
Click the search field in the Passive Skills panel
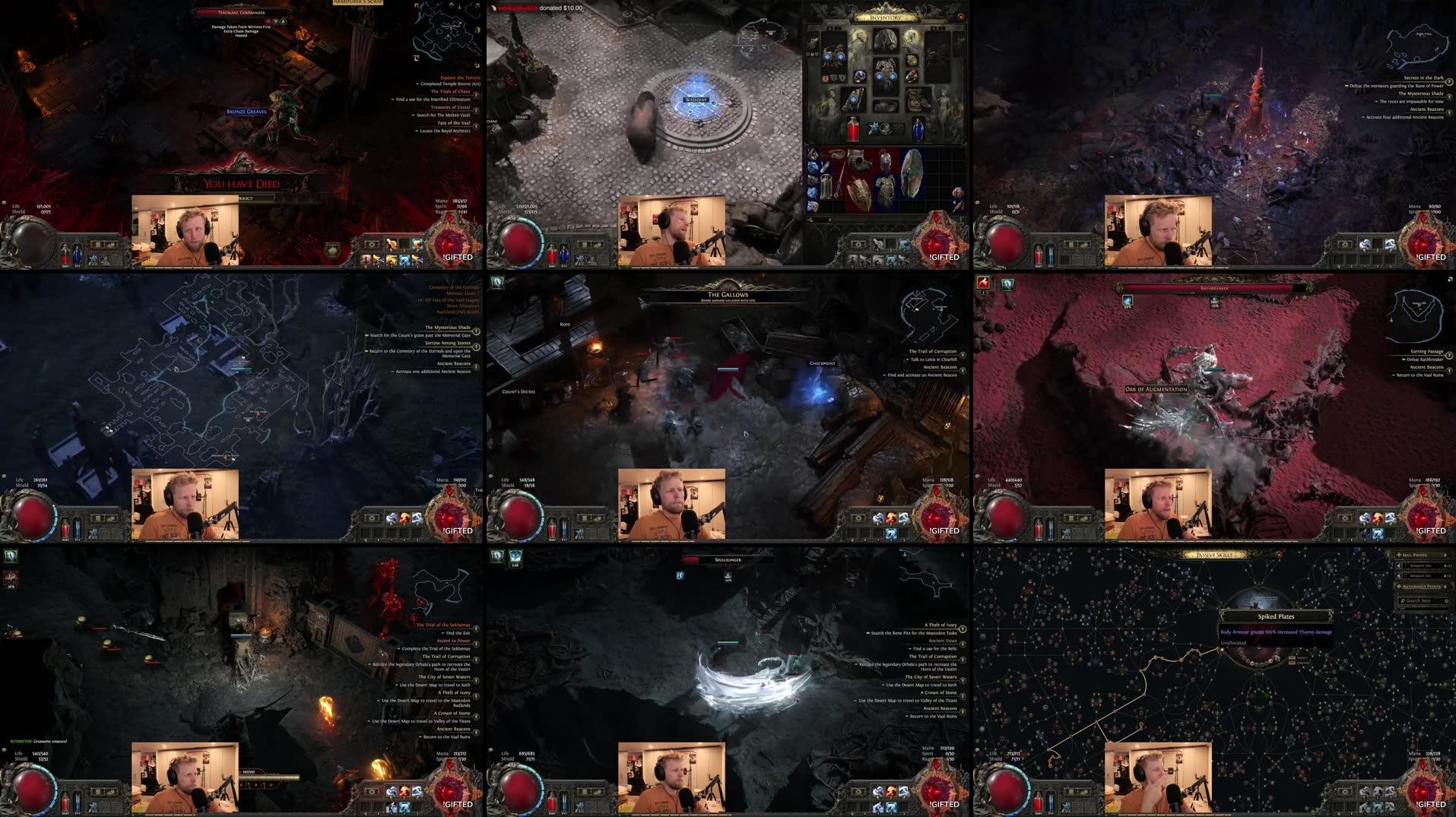pos(1420,602)
